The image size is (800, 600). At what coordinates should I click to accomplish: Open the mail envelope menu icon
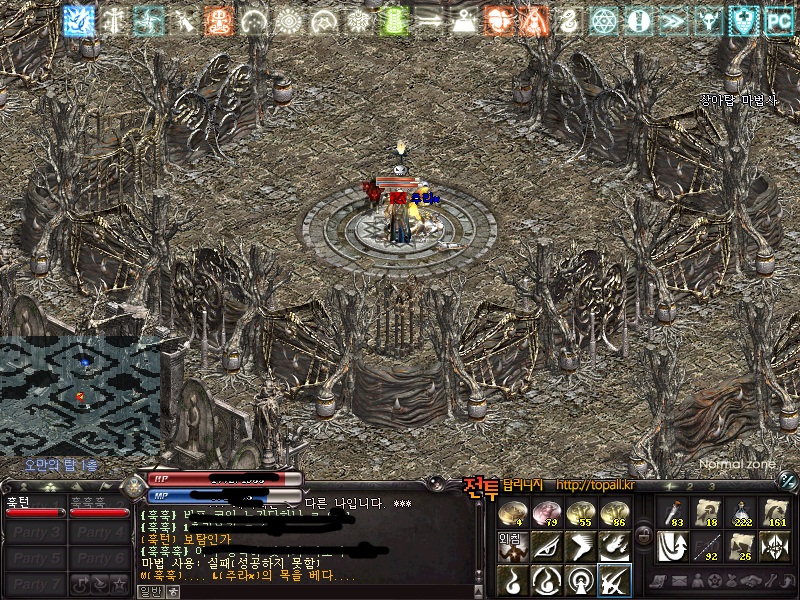680,581
